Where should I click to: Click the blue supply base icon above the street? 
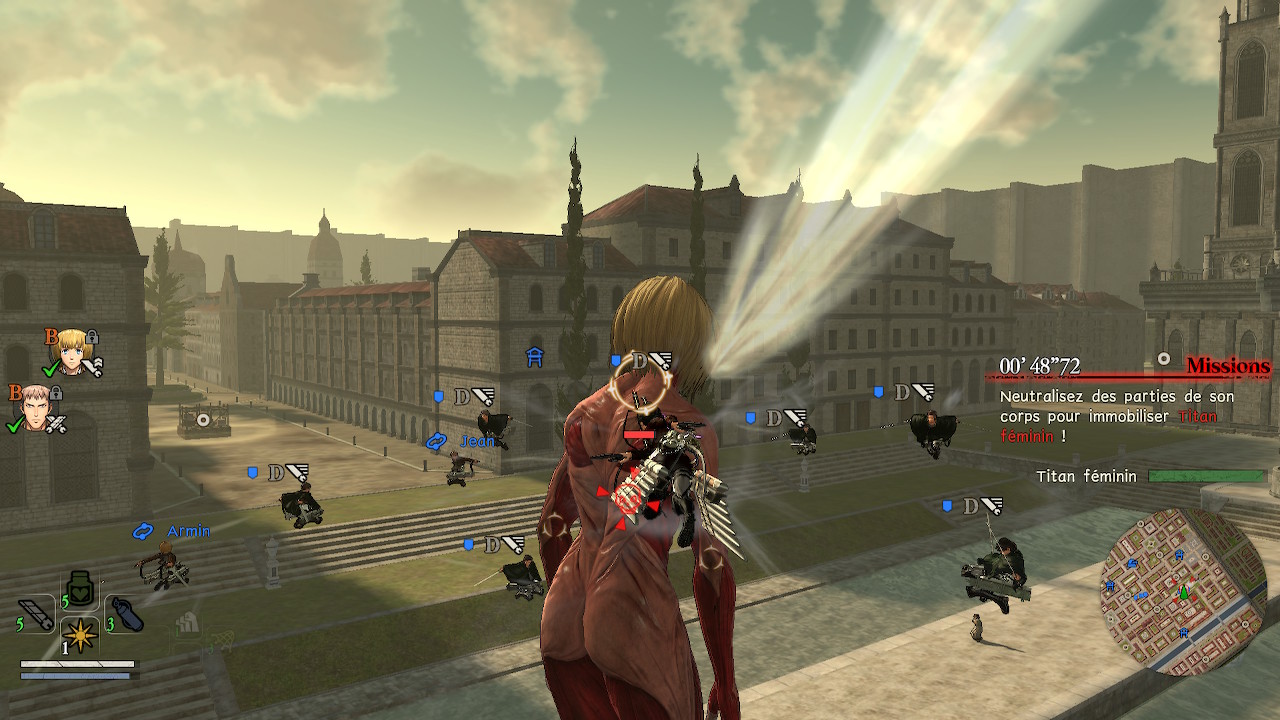[535, 356]
